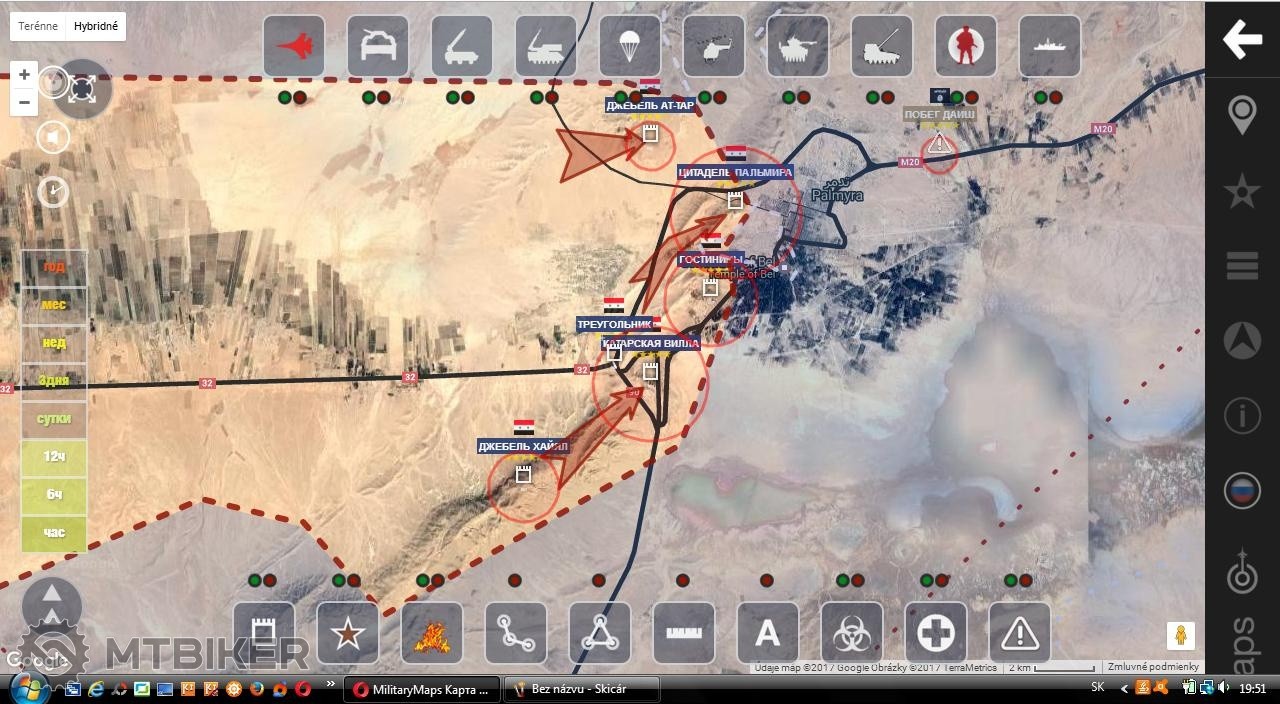The image size is (1280, 704).
Task: Show the warship naval filter
Action: pos(1050,46)
